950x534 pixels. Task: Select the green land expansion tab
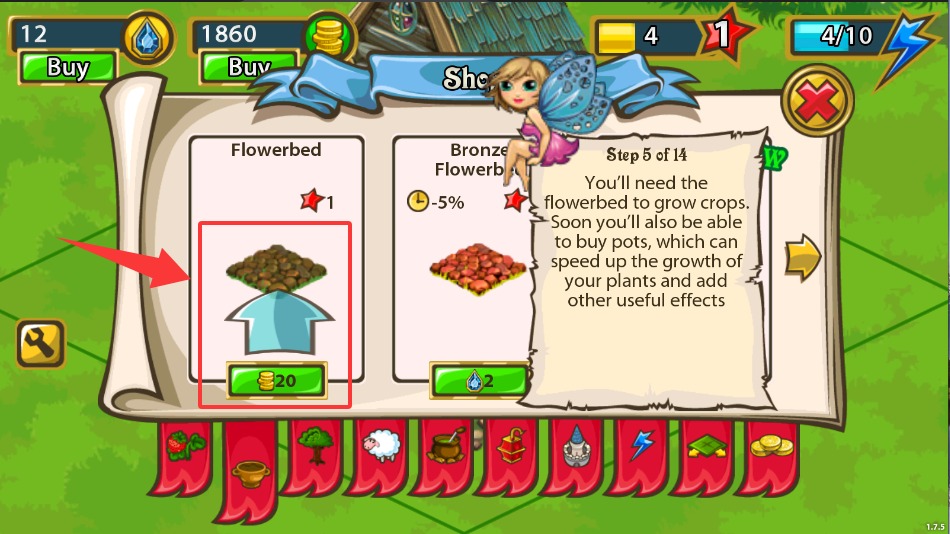click(707, 443)
